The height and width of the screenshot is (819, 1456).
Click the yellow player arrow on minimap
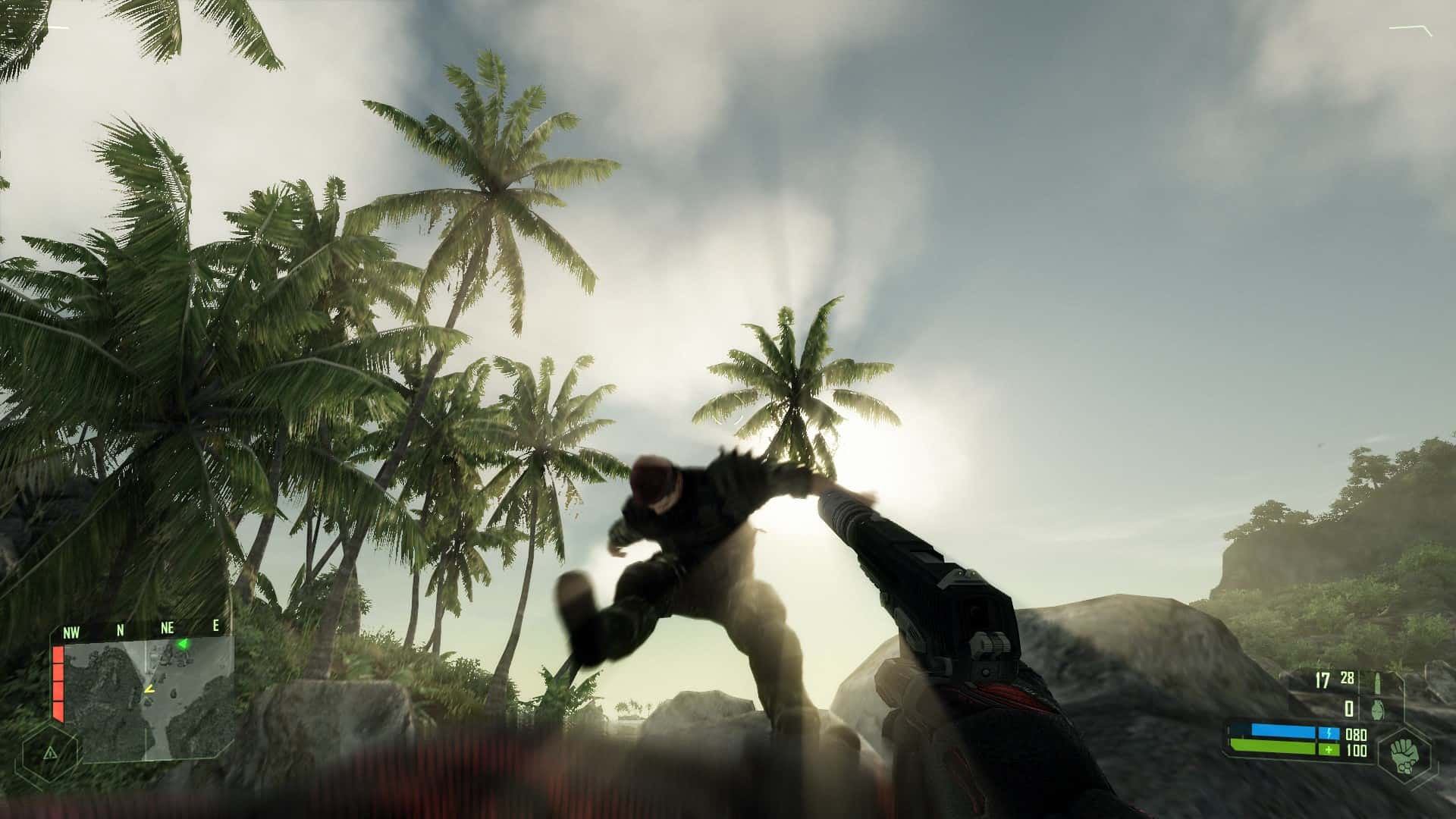coord(150,690)
